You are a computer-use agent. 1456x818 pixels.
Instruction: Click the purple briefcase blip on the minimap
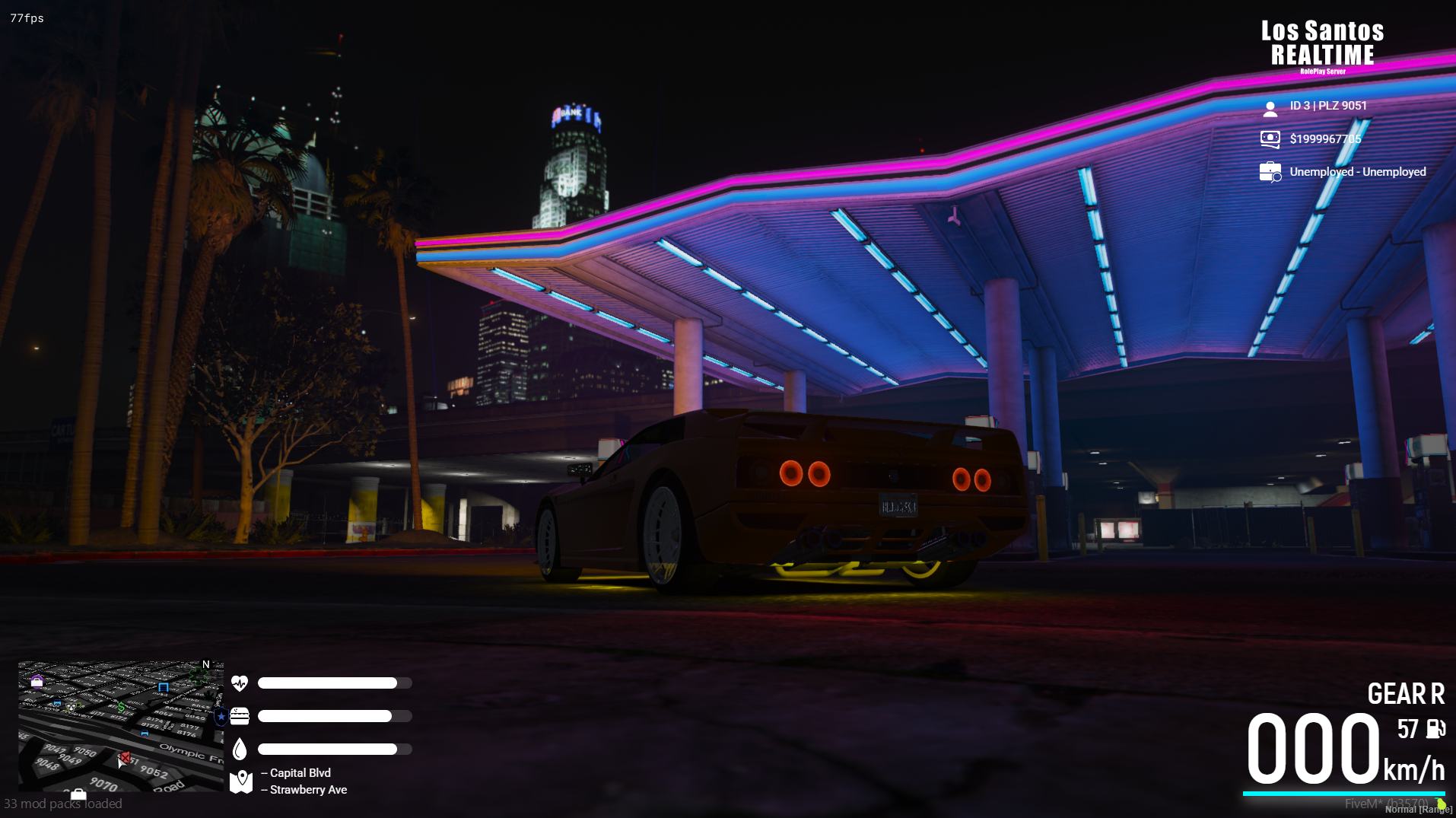tap(37, 681)
